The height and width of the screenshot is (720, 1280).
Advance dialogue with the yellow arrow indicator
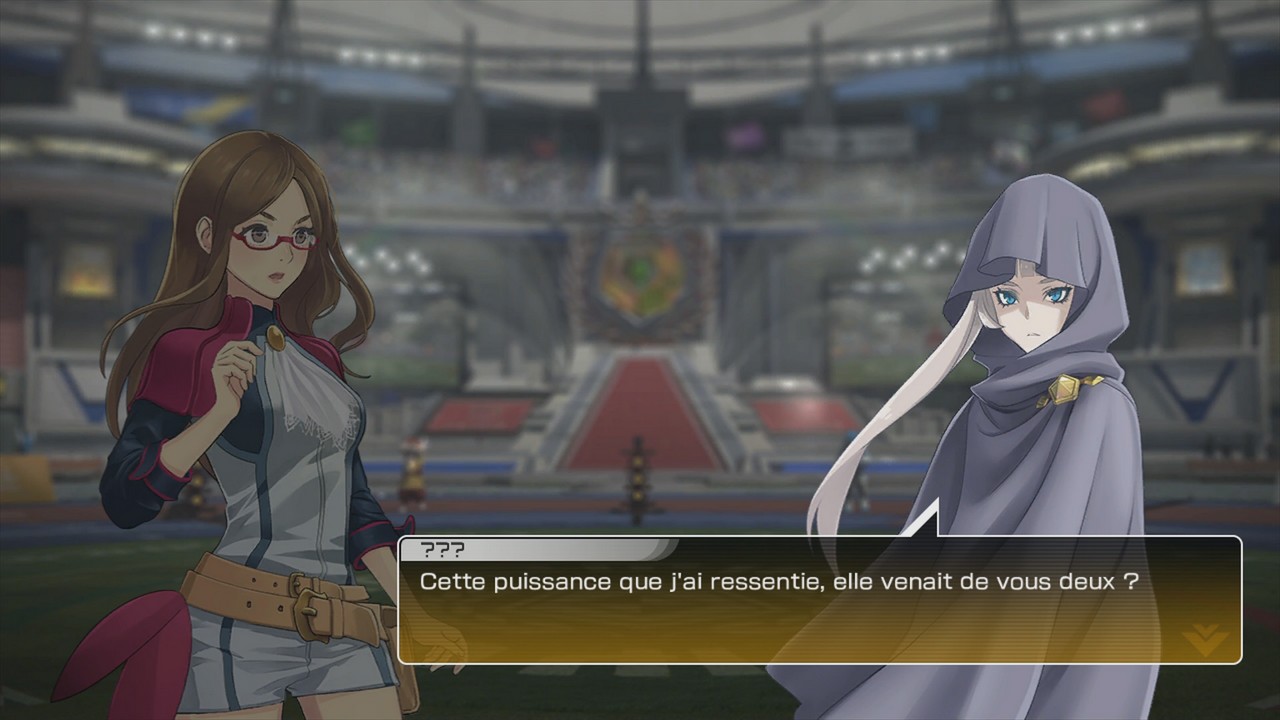pos(1204,637)
